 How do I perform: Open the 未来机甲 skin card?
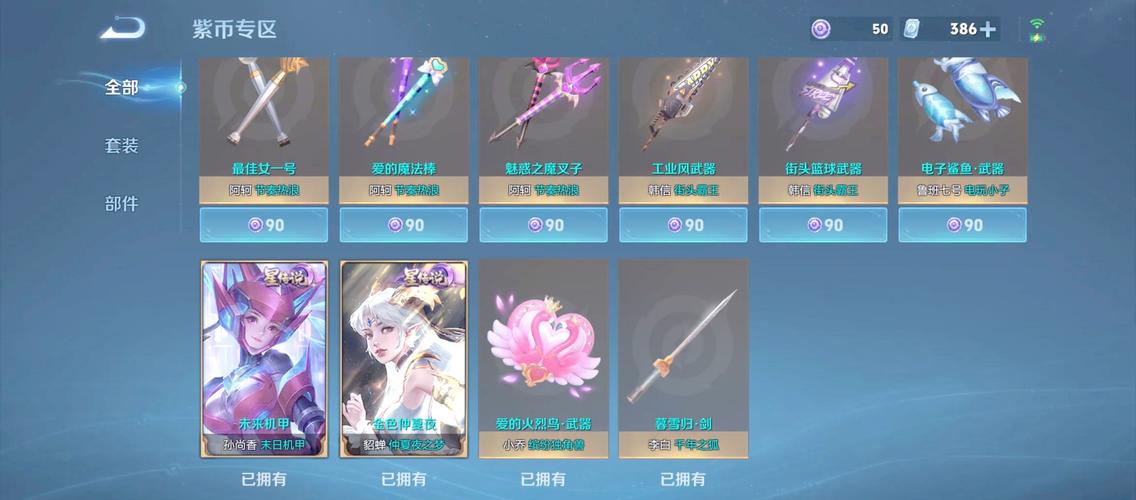coord(264,358)
